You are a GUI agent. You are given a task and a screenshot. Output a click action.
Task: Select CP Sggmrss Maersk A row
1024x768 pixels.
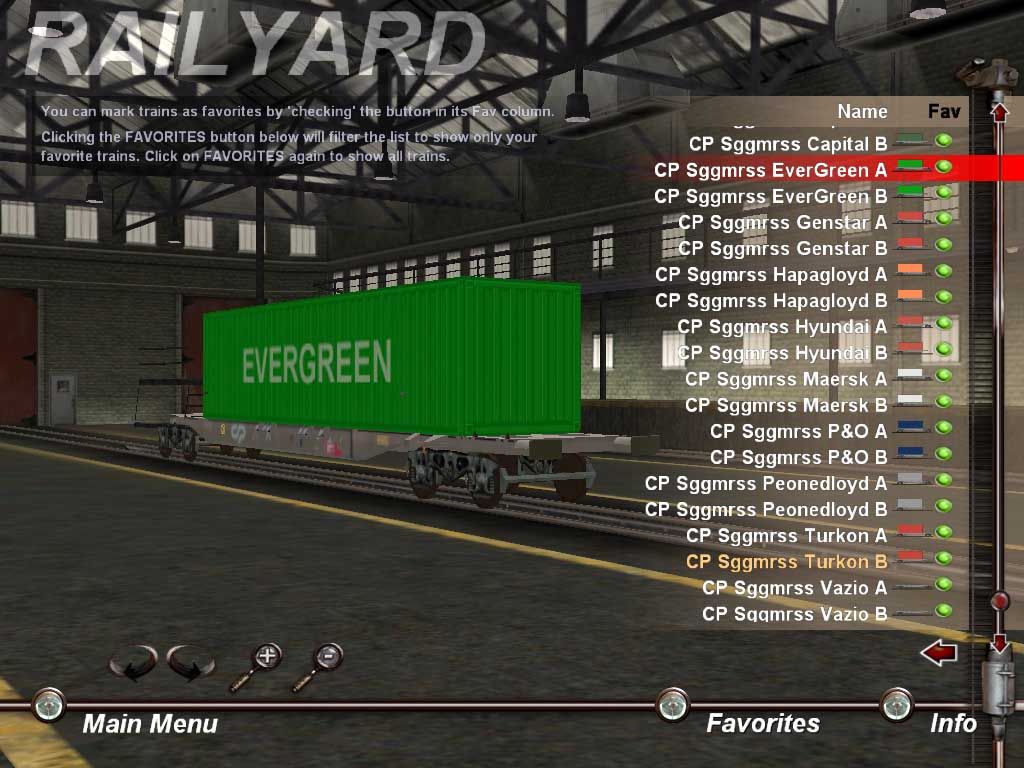785,379
